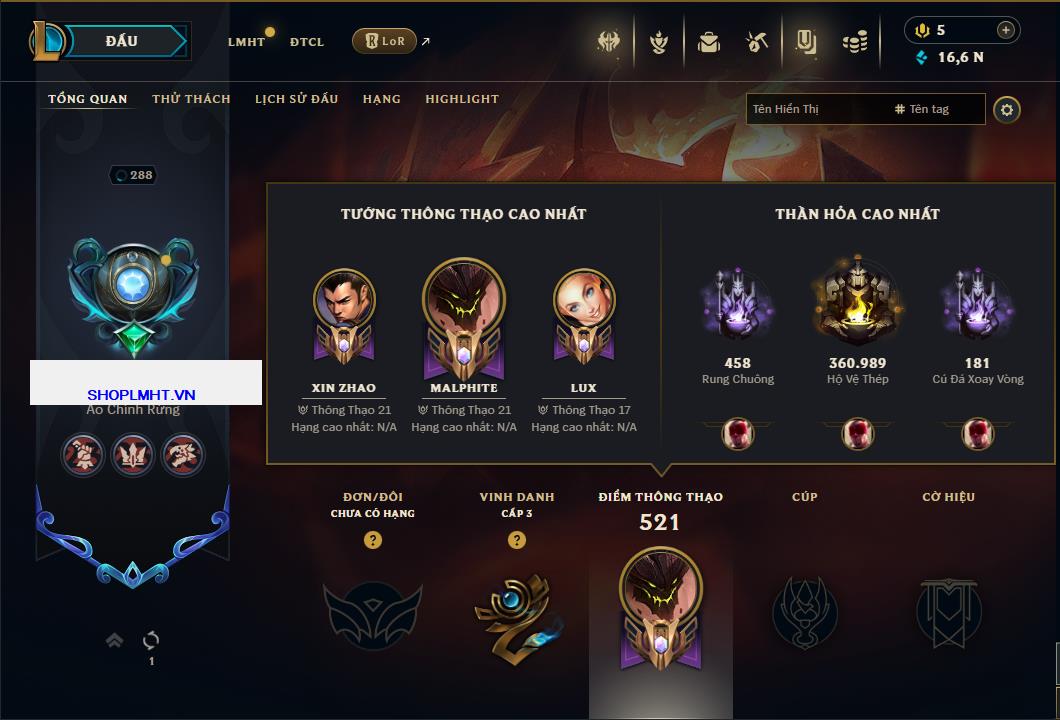The width and height of the screenshot is (1060, 720).
Task: Switch to the THỬ THÁCH tab
Action: tap(191, 99)
